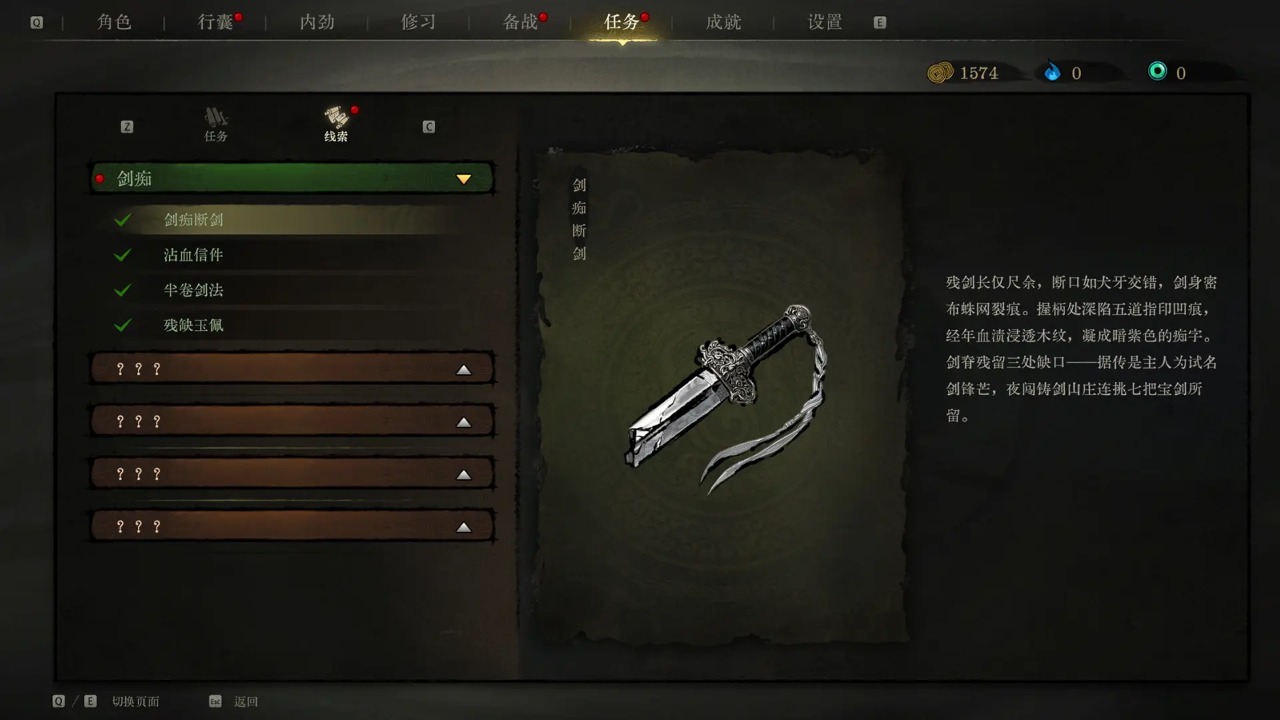Click the gold coins currency icon
This screenshot has height=720, width=1280.
tap(941, 72)
